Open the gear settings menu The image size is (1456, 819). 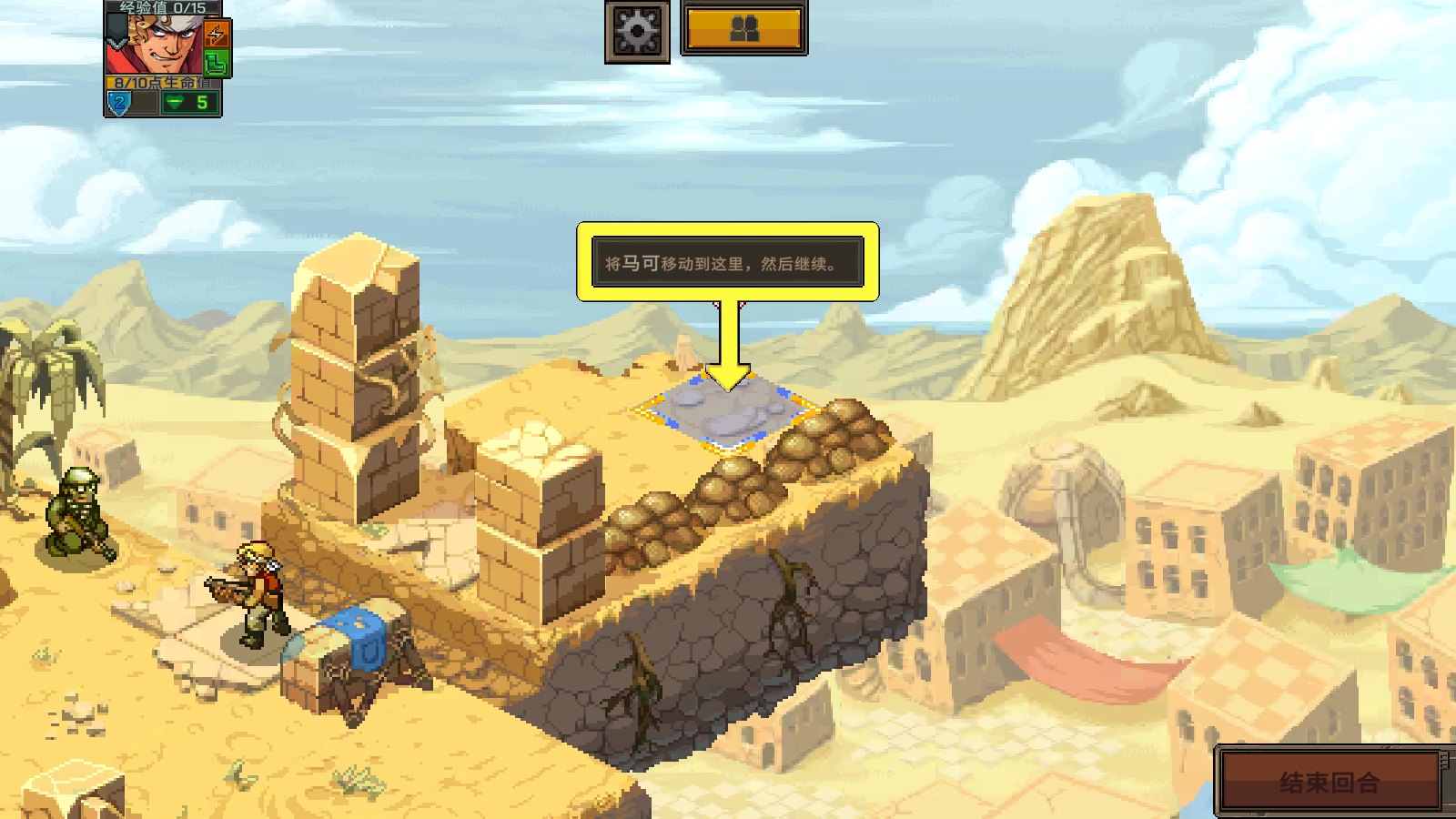(x=637, y=32)
